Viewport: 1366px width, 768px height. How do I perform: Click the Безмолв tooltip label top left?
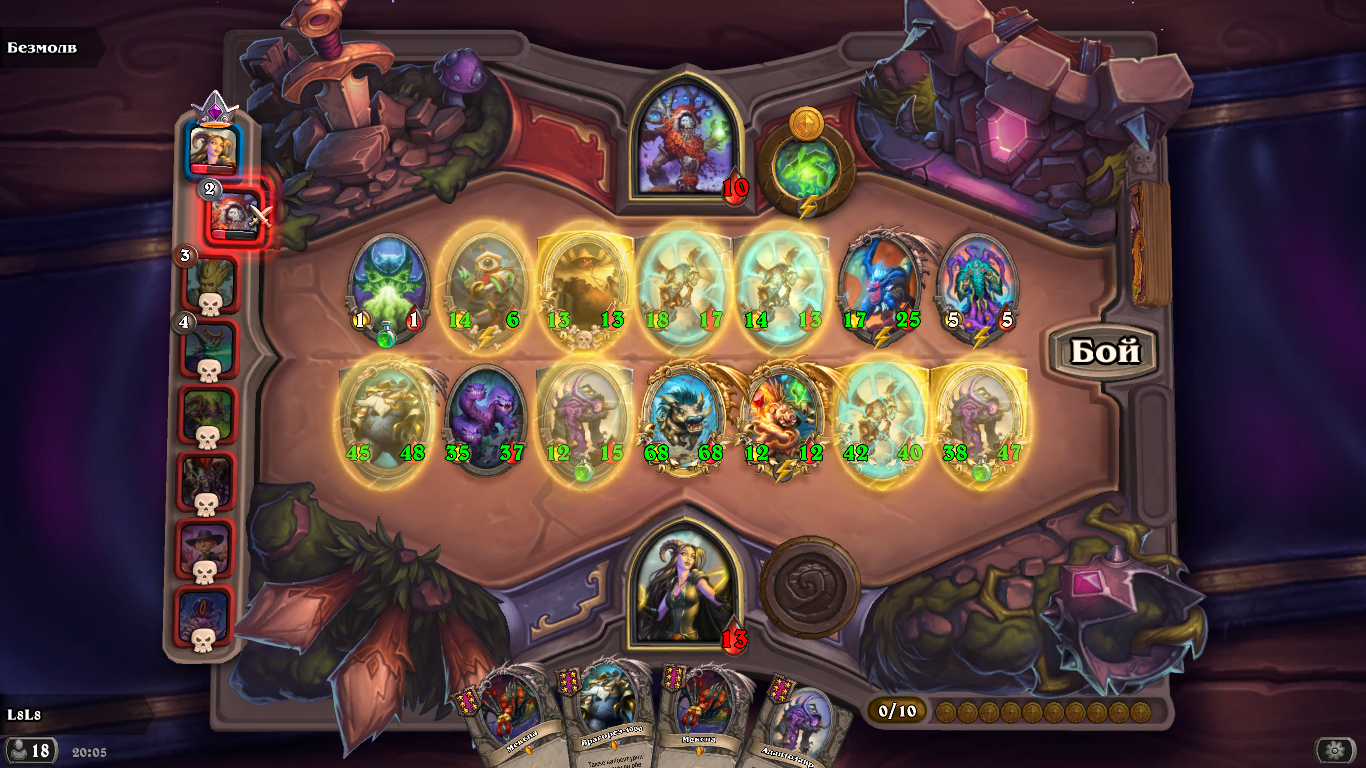[x=40, y=45]
